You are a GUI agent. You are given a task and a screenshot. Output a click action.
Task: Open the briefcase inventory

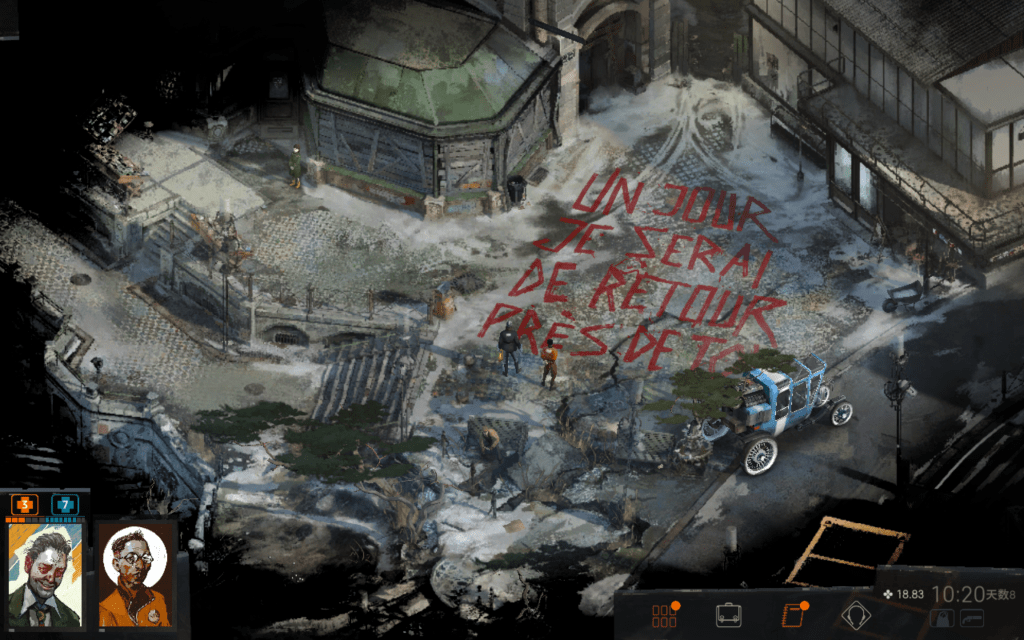(728, 615)
